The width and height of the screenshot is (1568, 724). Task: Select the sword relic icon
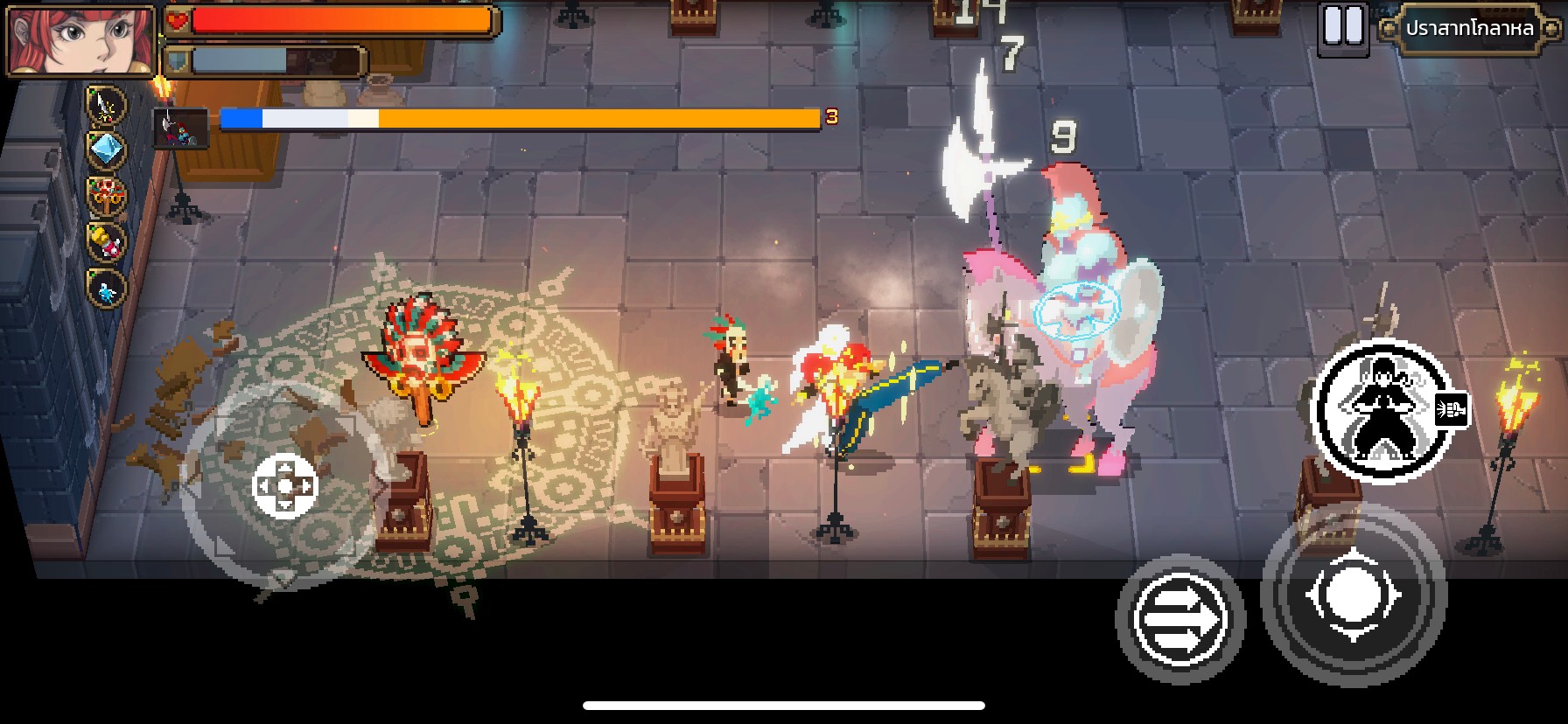click(107, 106)
